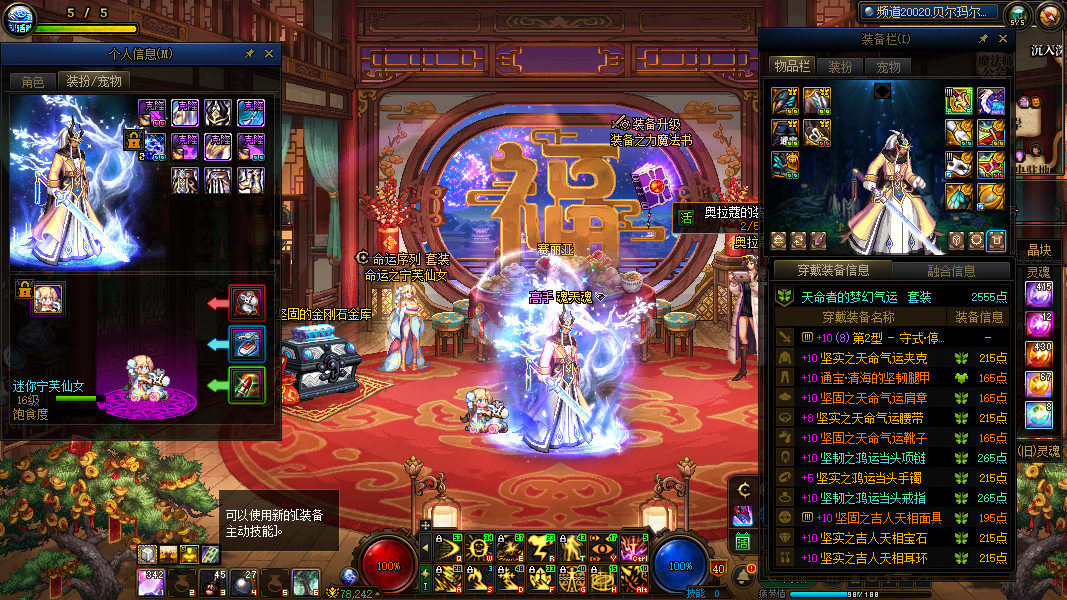Open the 物品栏 inventory tab
This screenshot has height=600, width=1067.
(x=790, y=66)
